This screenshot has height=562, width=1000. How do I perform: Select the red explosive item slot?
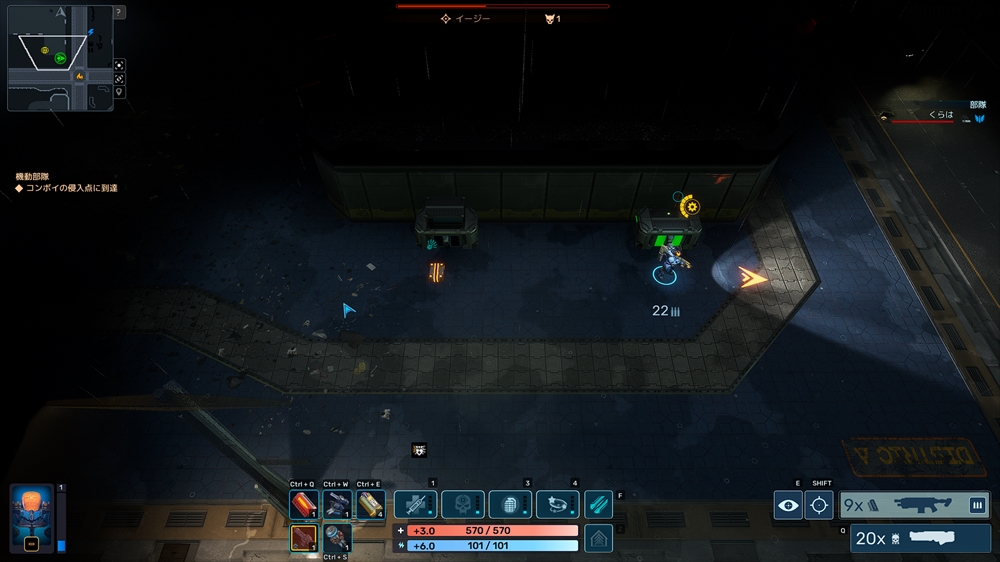[x=304, y=505]
